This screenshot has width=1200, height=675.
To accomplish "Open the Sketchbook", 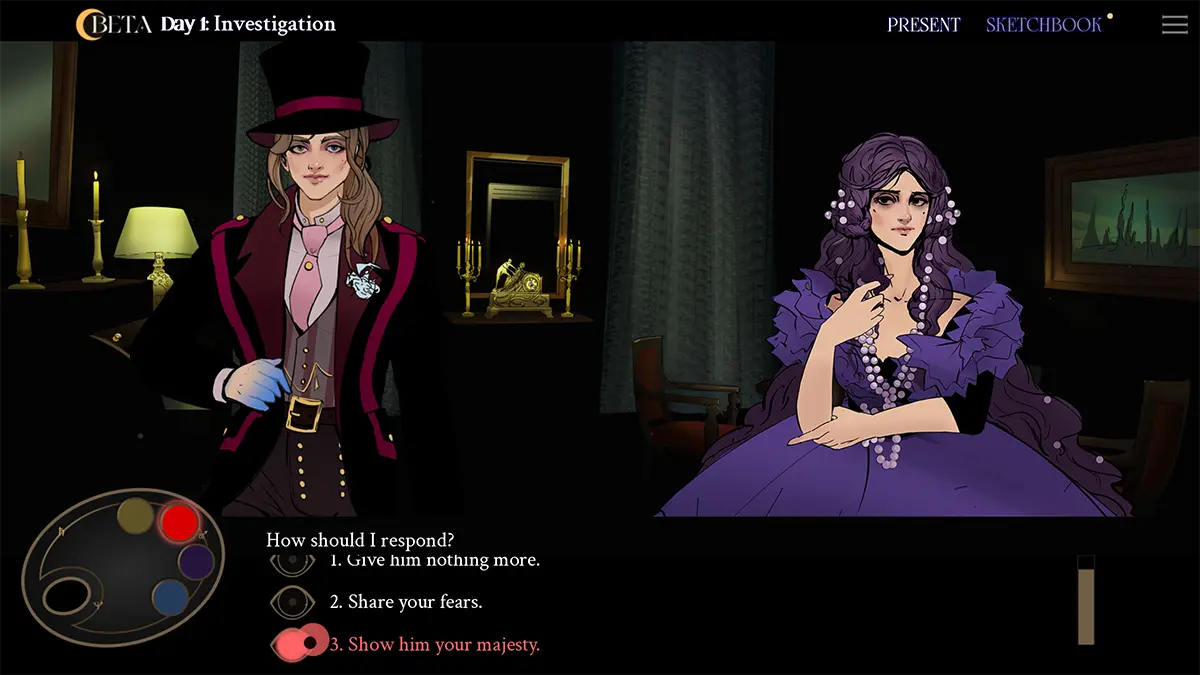I will pos(1044,25).
